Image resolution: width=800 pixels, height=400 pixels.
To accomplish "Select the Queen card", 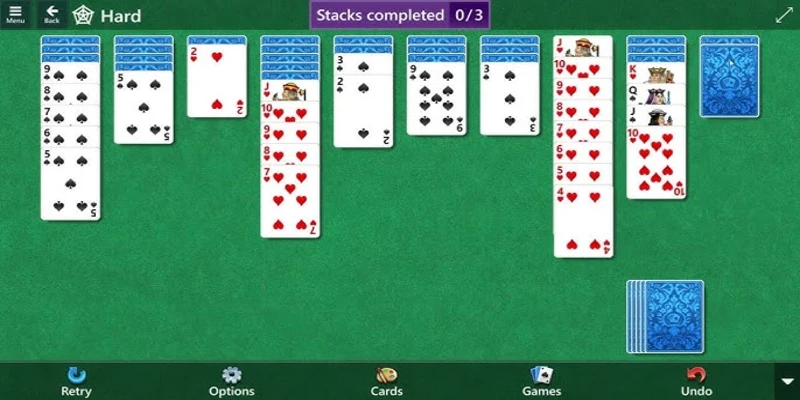I will [x=656, y=94].
